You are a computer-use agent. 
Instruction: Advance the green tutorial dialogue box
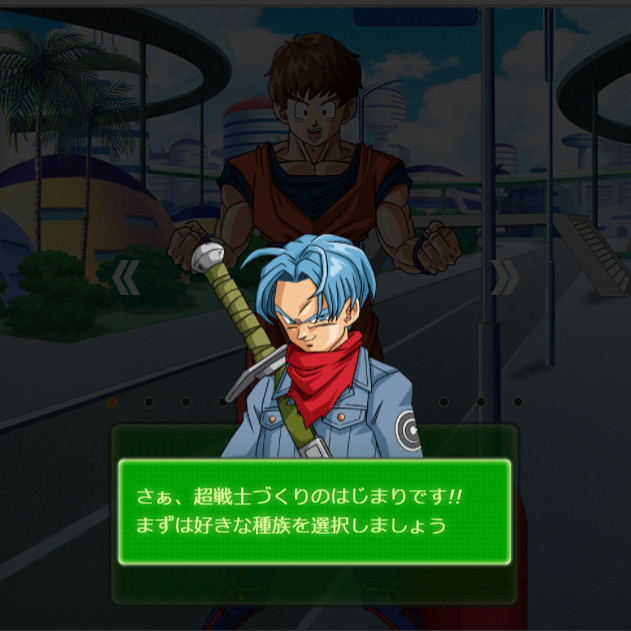pyautogui.click(x=314, y=511)
